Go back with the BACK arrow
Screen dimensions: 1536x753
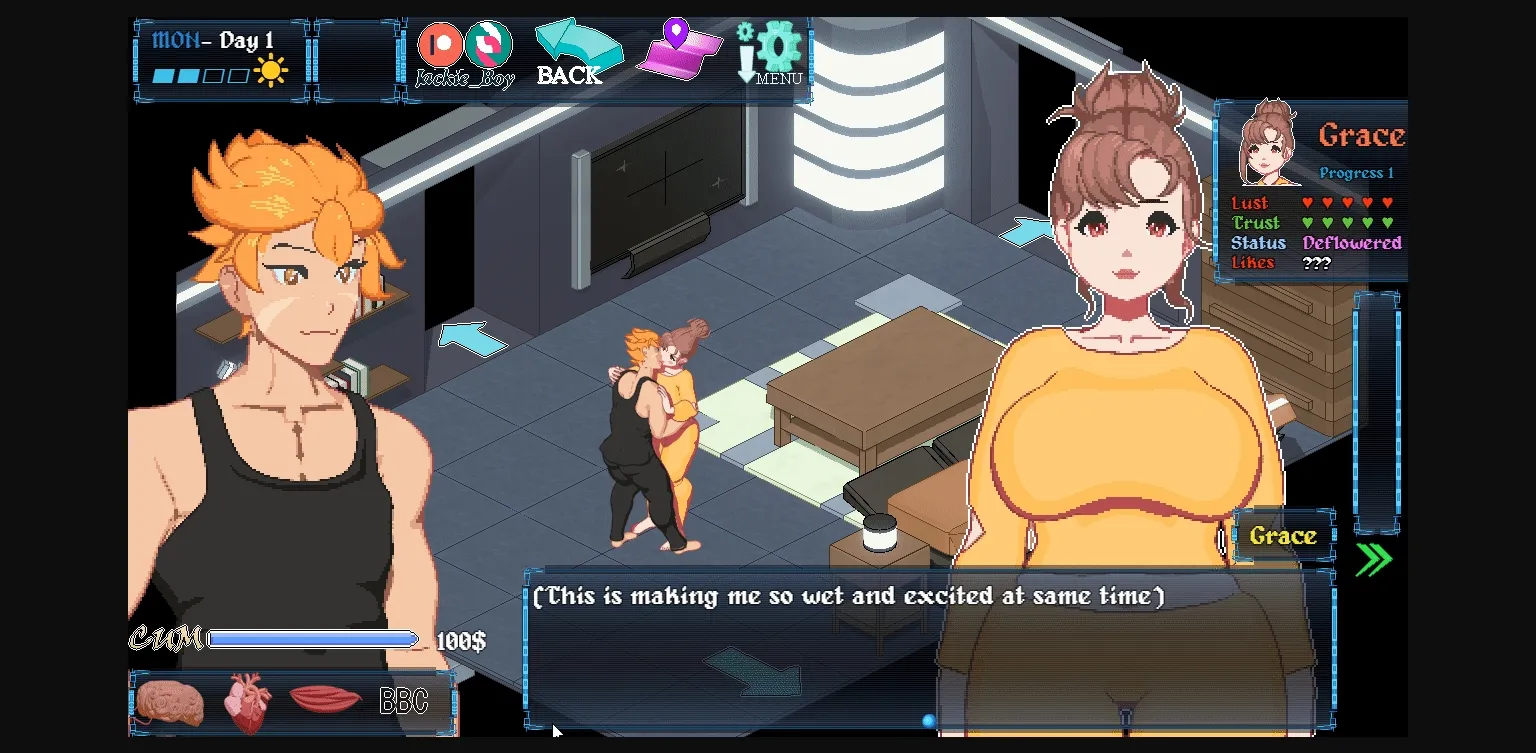point(574,53)
